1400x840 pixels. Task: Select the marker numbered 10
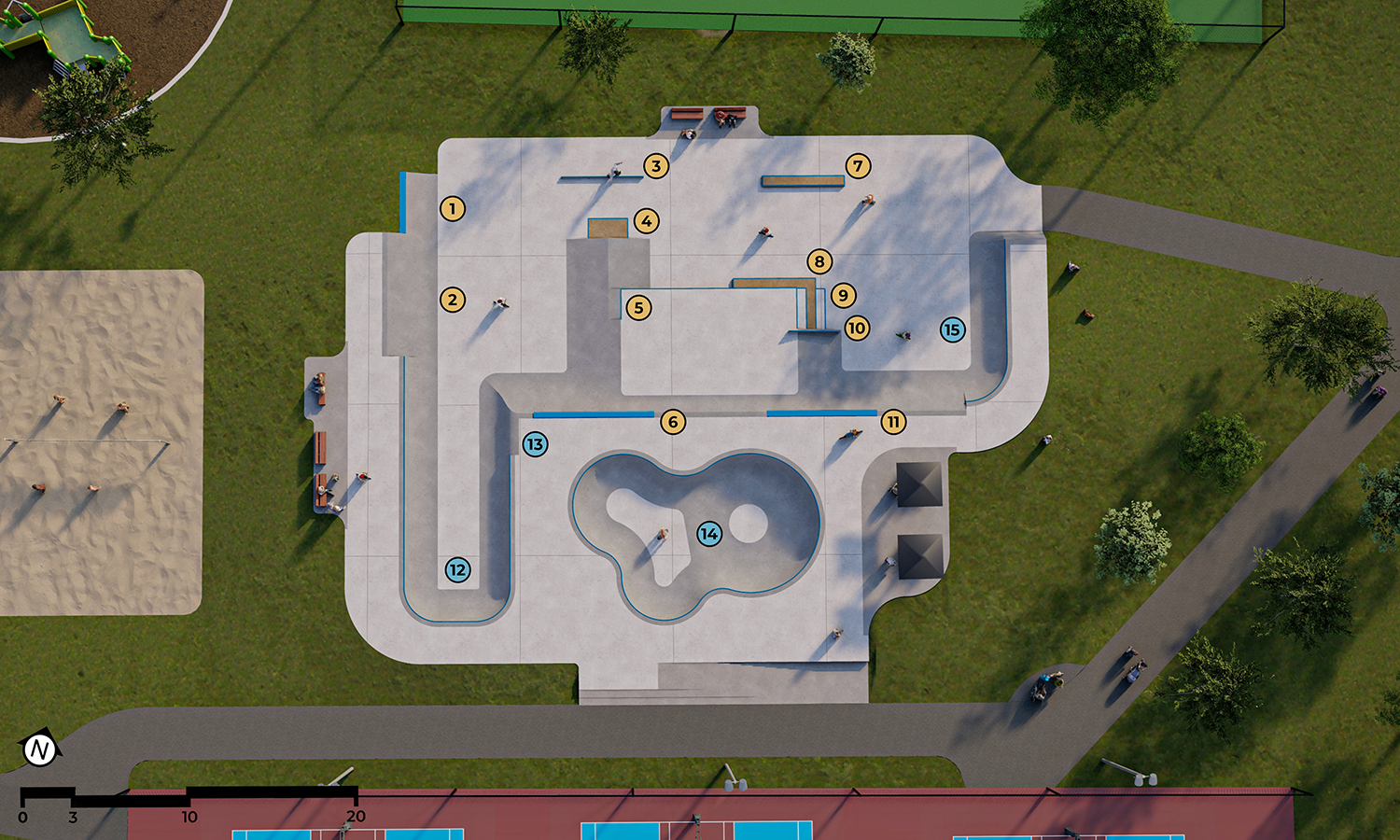tap(857, 329)
